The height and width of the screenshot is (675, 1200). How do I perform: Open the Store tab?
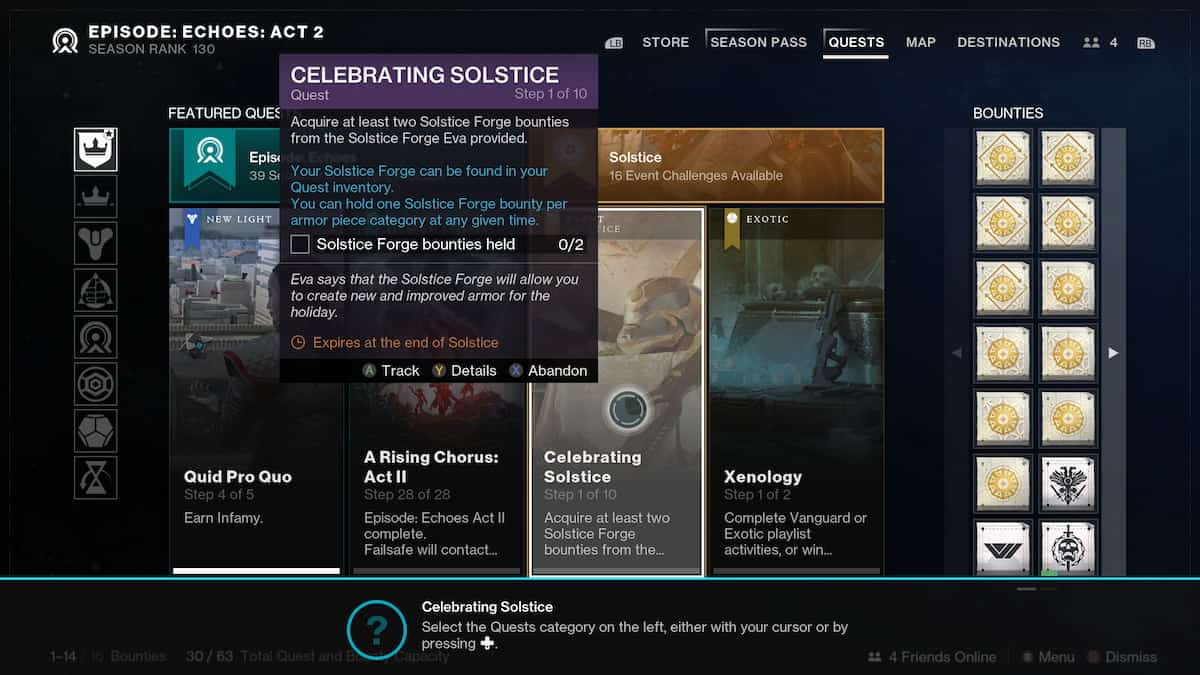(x=665, y=42)
